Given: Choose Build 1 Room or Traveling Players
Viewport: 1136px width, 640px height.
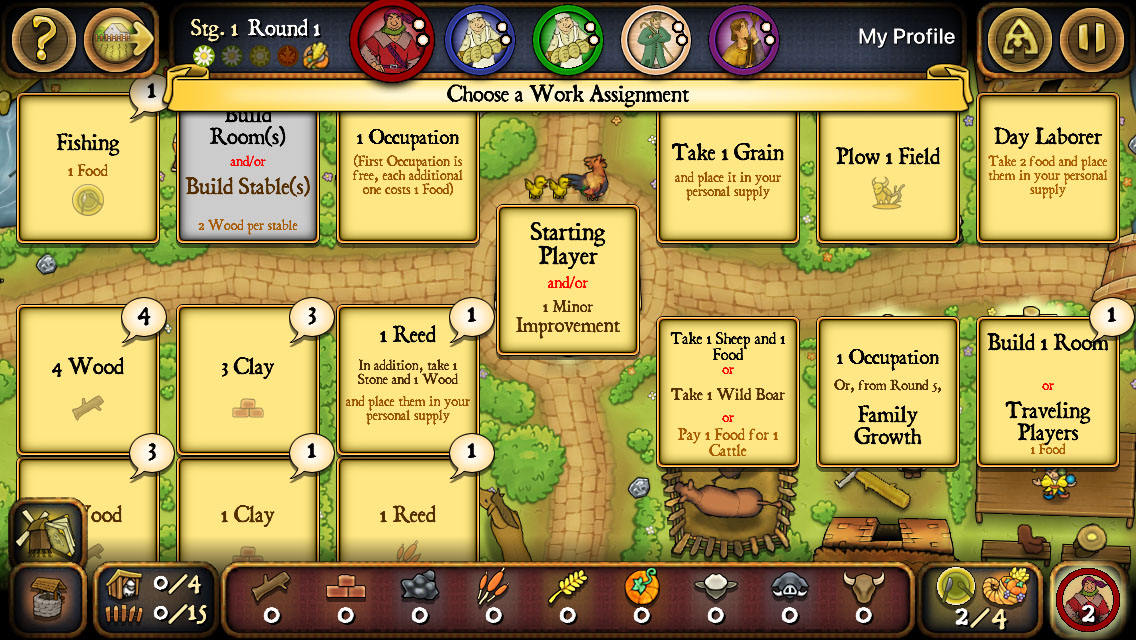Looking at the screenshot, I should pyautogui.click(x=1047, y=393).
